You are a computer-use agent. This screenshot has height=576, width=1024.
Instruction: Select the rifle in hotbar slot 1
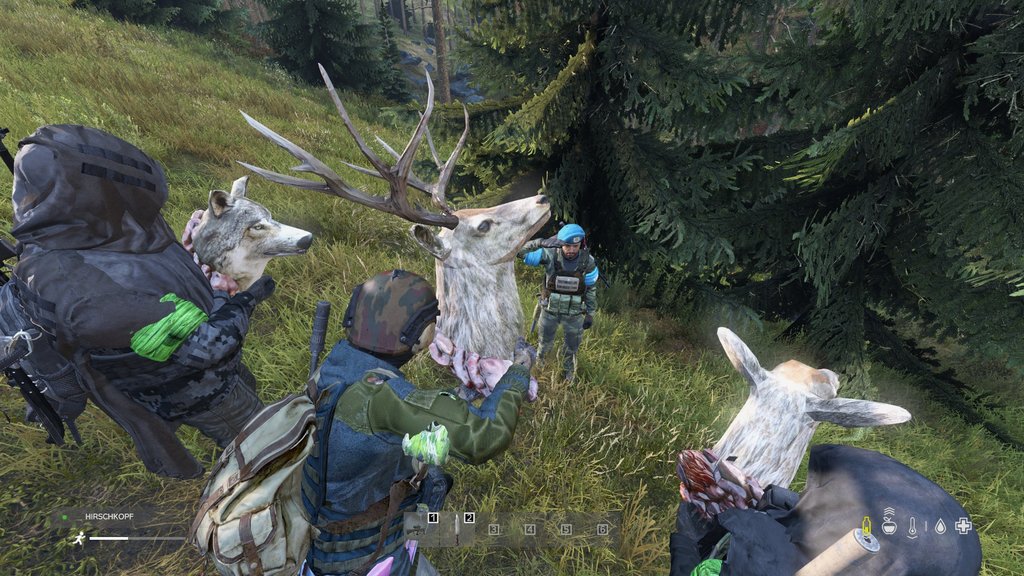[421, 528]
